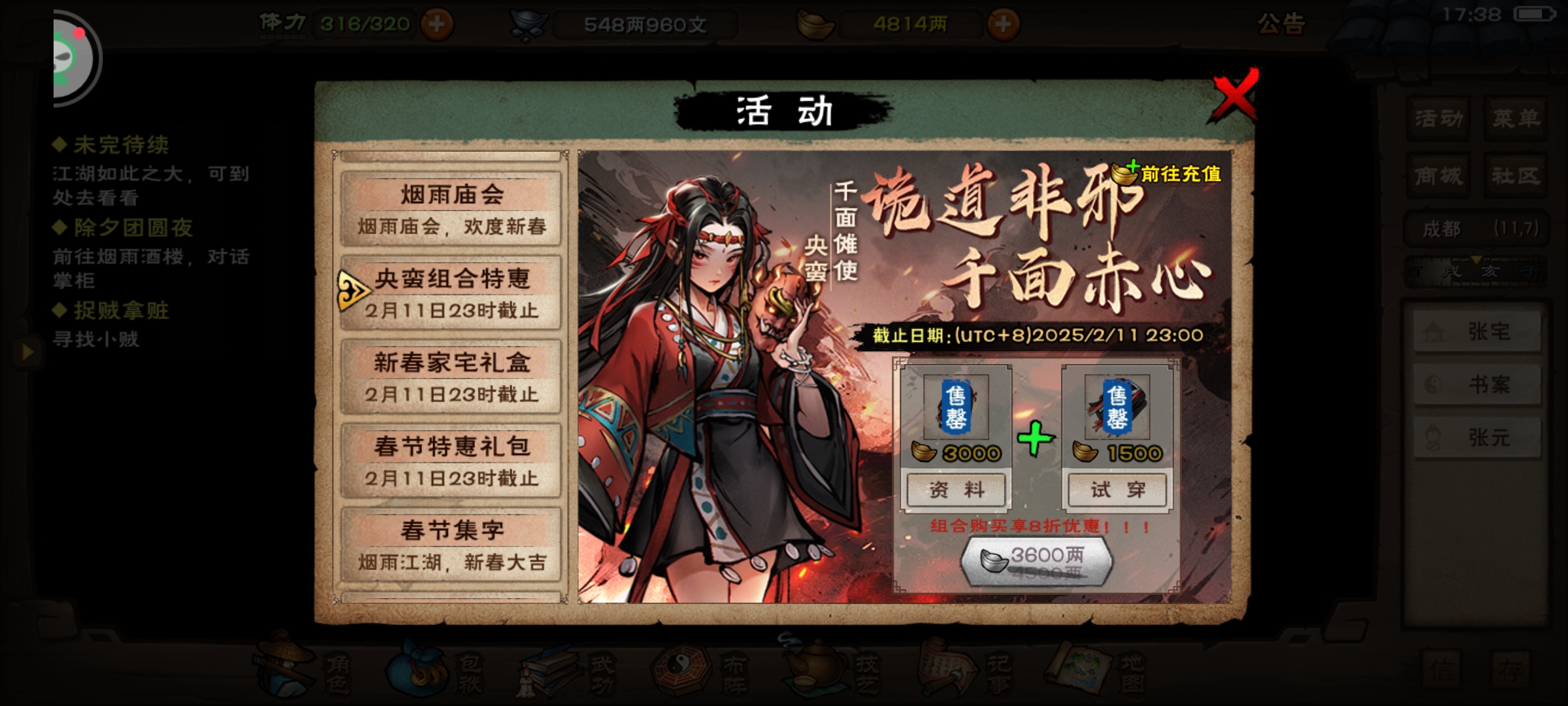Click the plus beside the gold ingot amount
The image size is (1568, 706).
[1002, 24]
